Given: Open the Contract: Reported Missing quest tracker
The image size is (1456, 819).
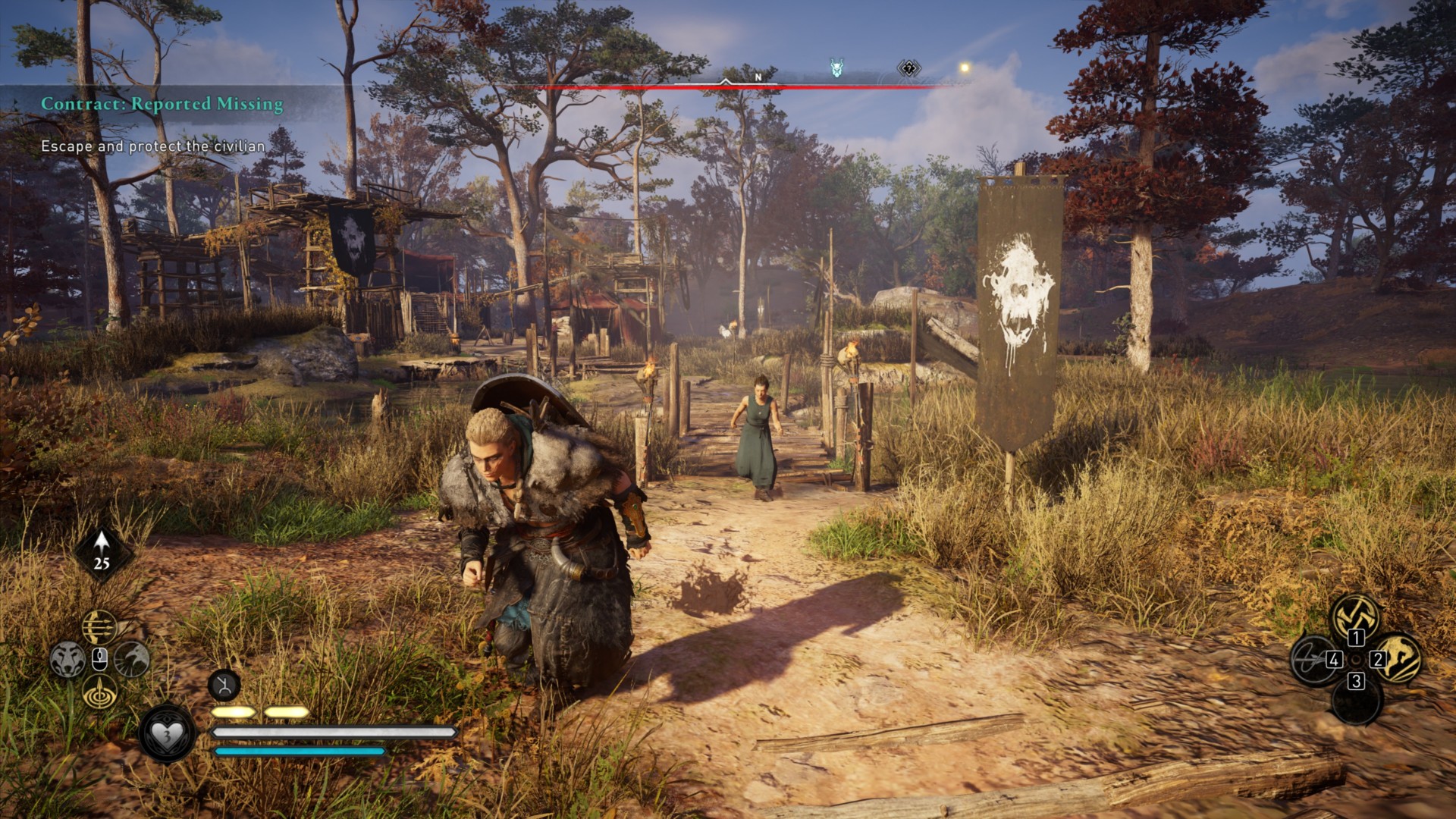Looking at the screenshot, I should (x=162, y=104).
